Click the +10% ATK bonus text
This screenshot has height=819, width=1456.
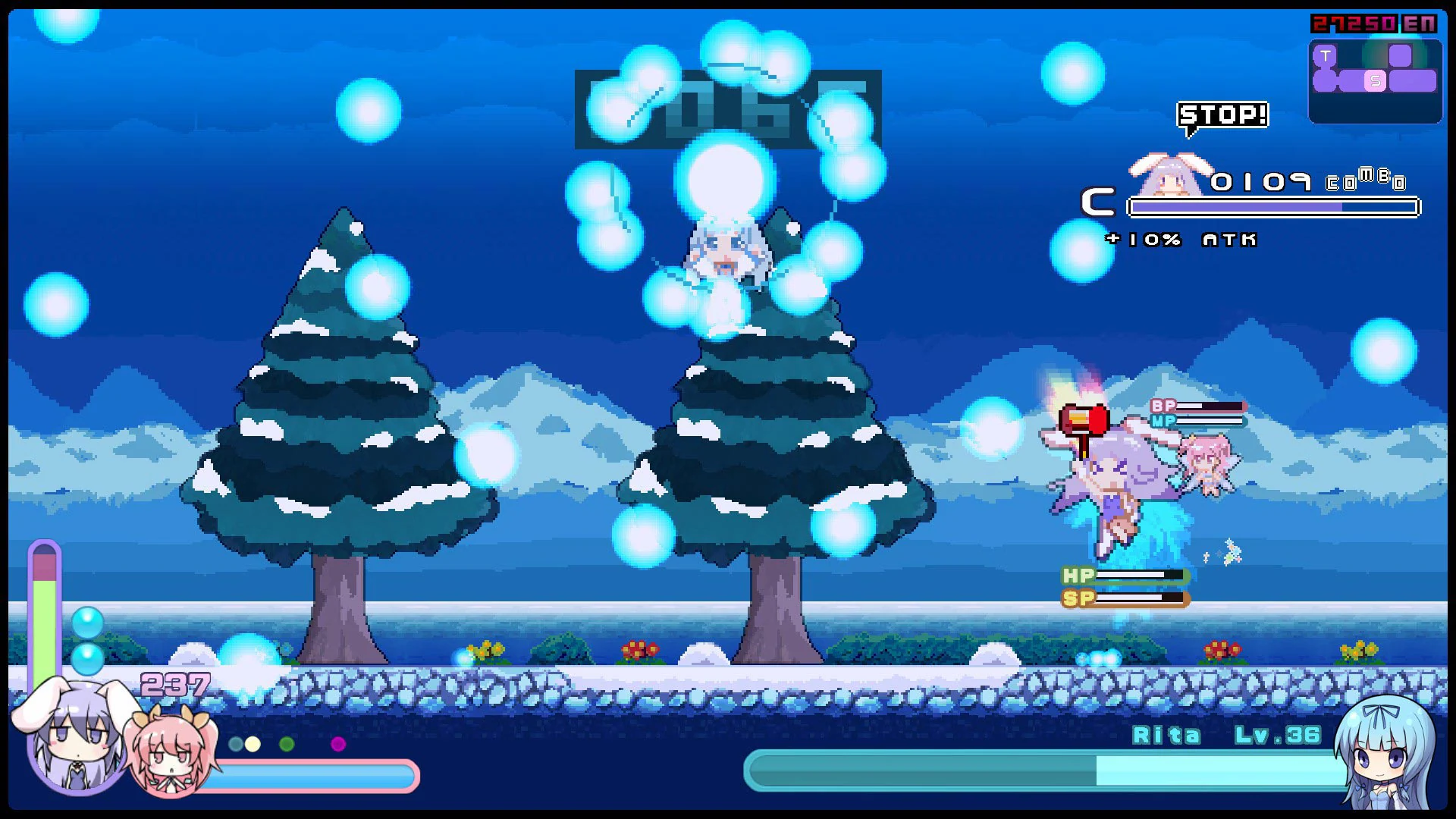coord(1181,240)
